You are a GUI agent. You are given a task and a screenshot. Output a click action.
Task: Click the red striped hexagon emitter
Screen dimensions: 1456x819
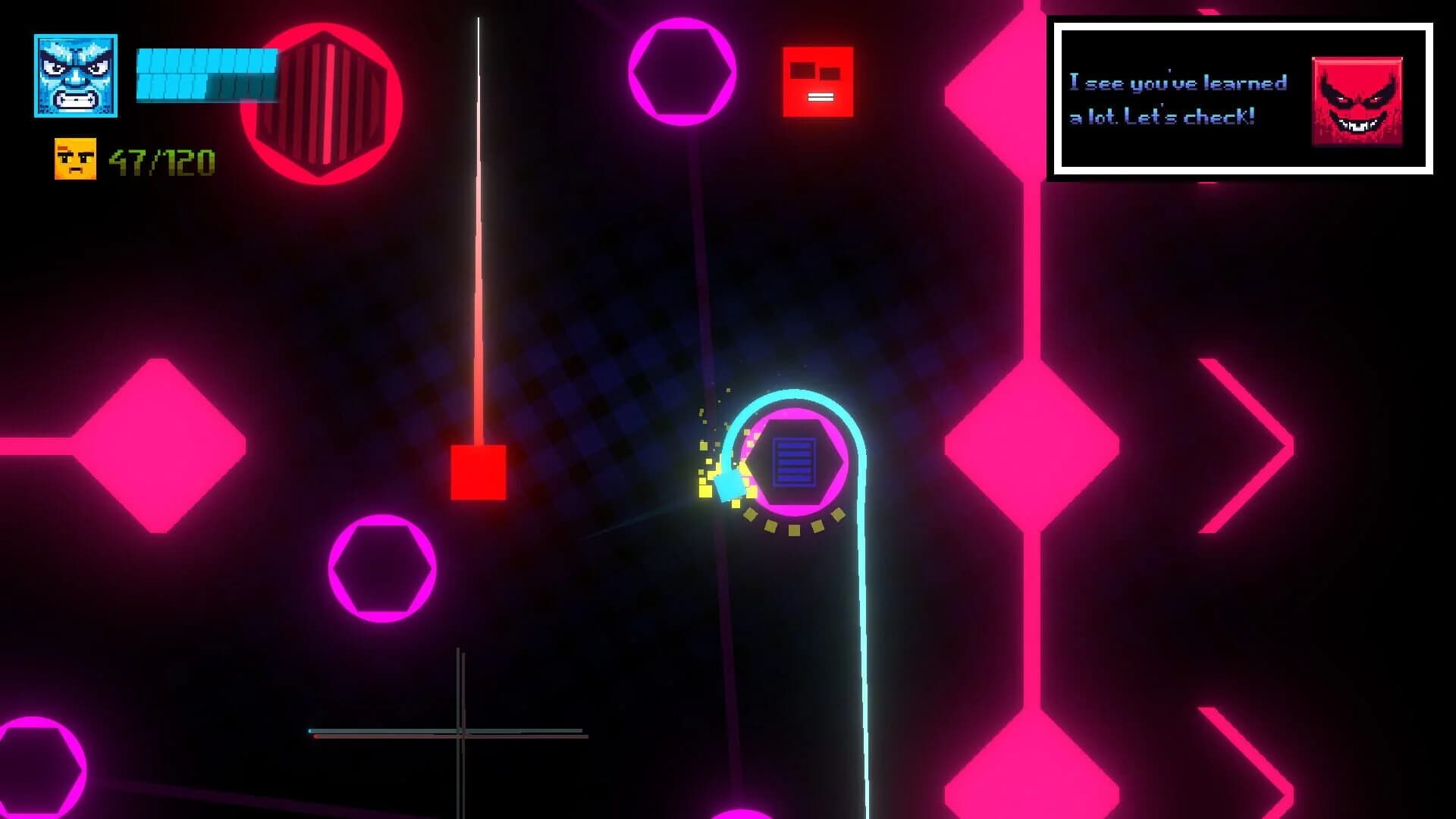coord(322,102)
